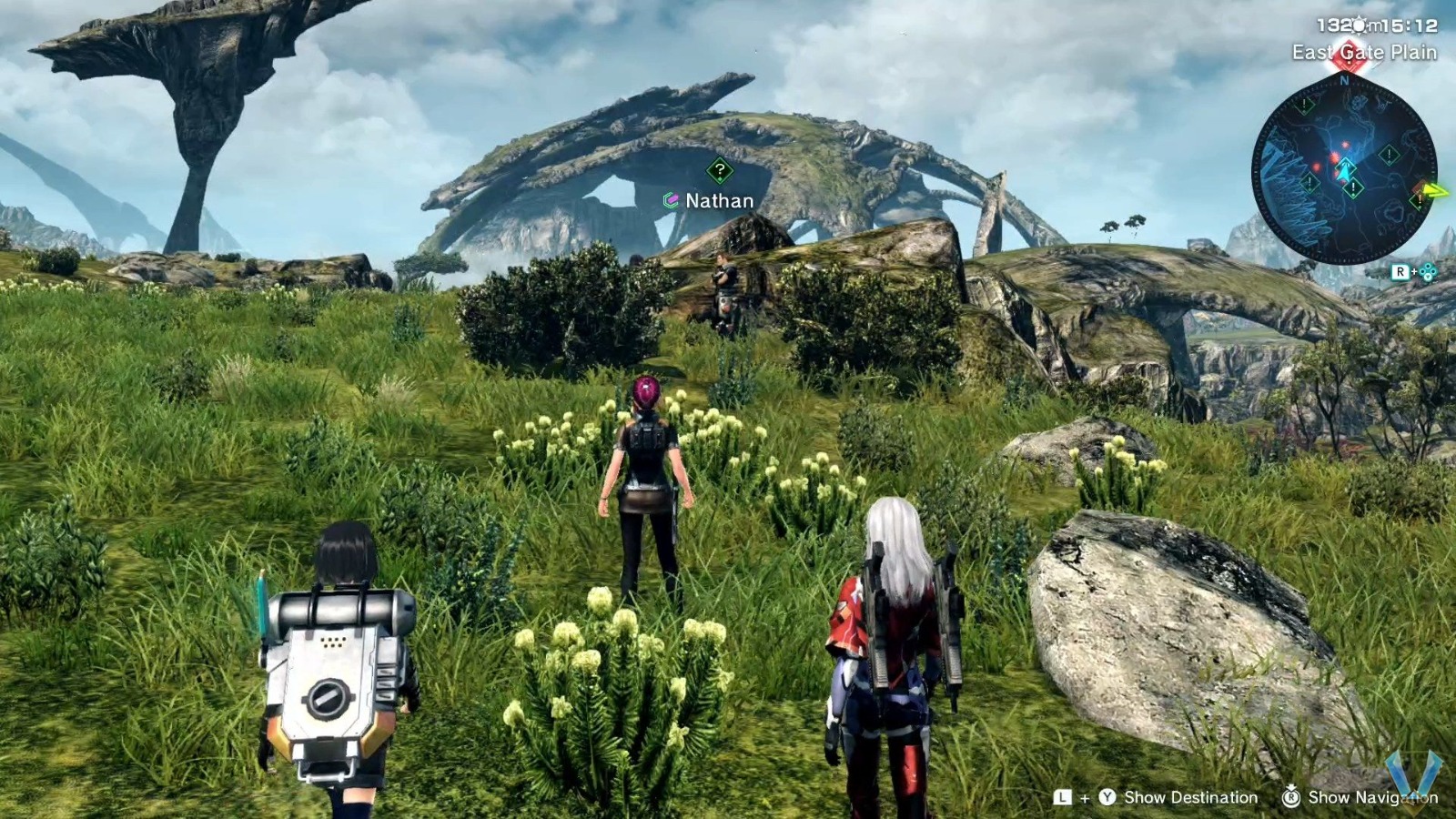This screenshot has width=1456, height=819.
Task: Select the East Gate Plain area label
Action: point(1366,52)
